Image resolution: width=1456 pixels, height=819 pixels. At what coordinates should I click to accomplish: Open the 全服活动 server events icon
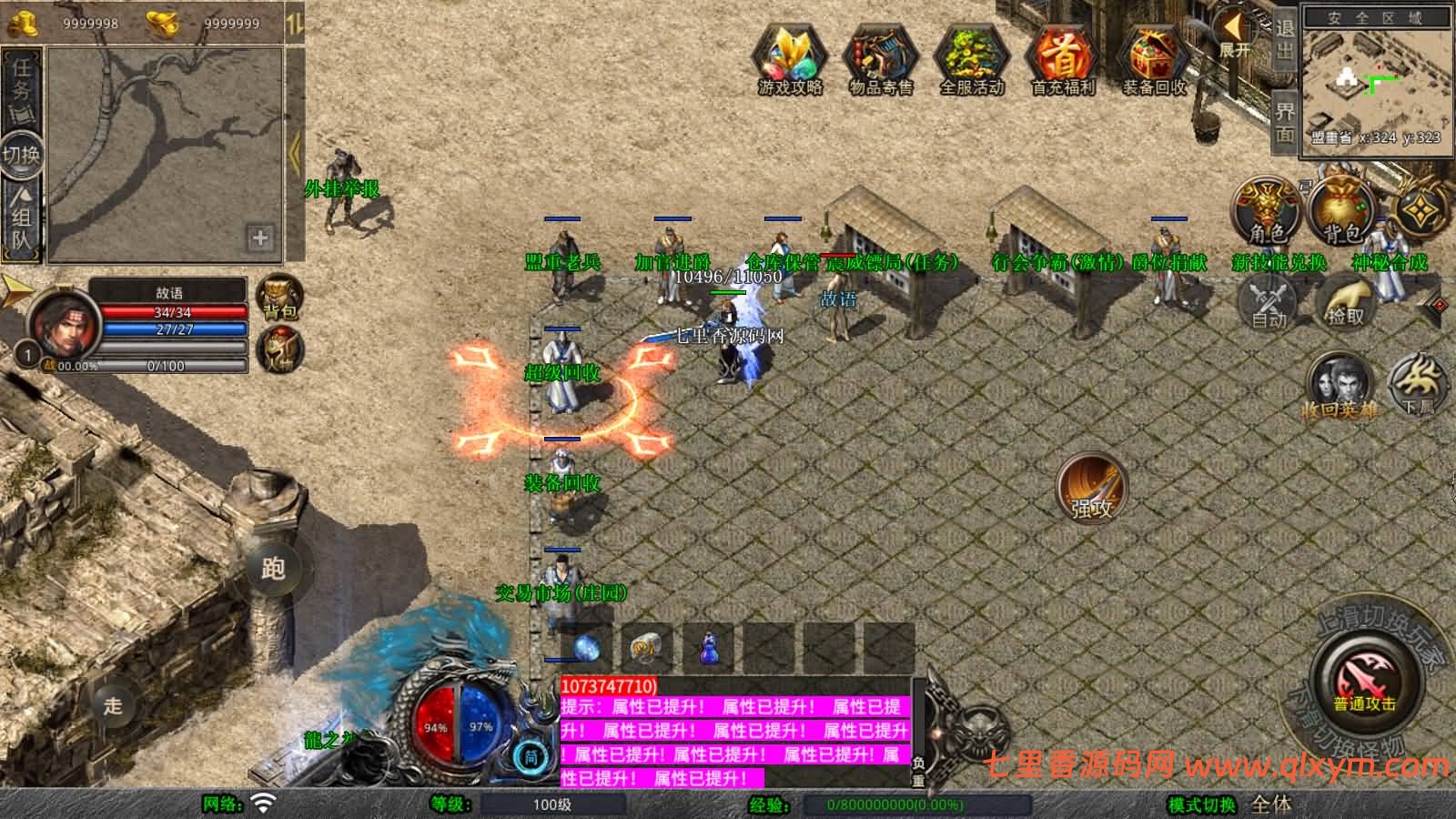pos(971,56)
